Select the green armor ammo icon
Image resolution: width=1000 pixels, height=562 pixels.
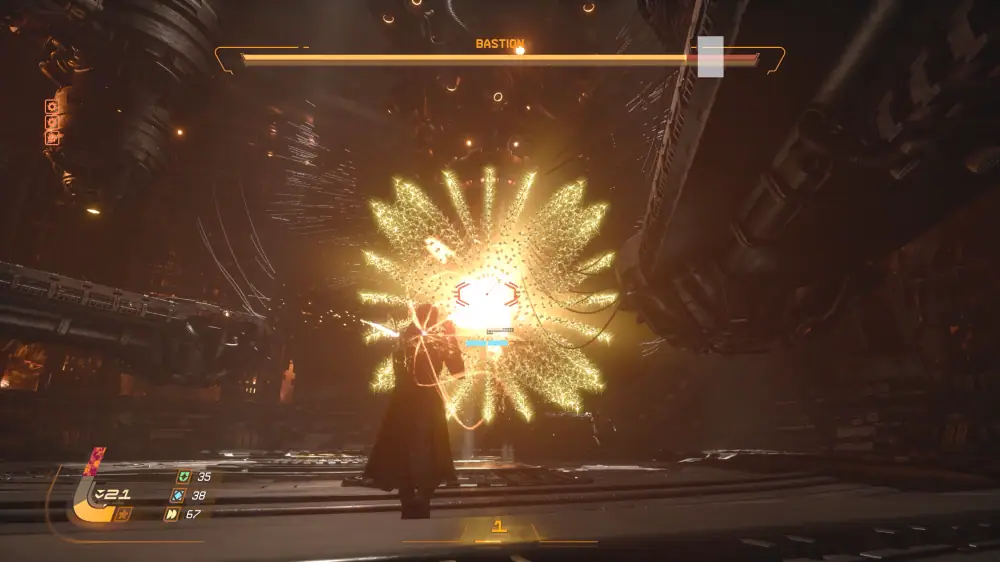coord(183,477)
